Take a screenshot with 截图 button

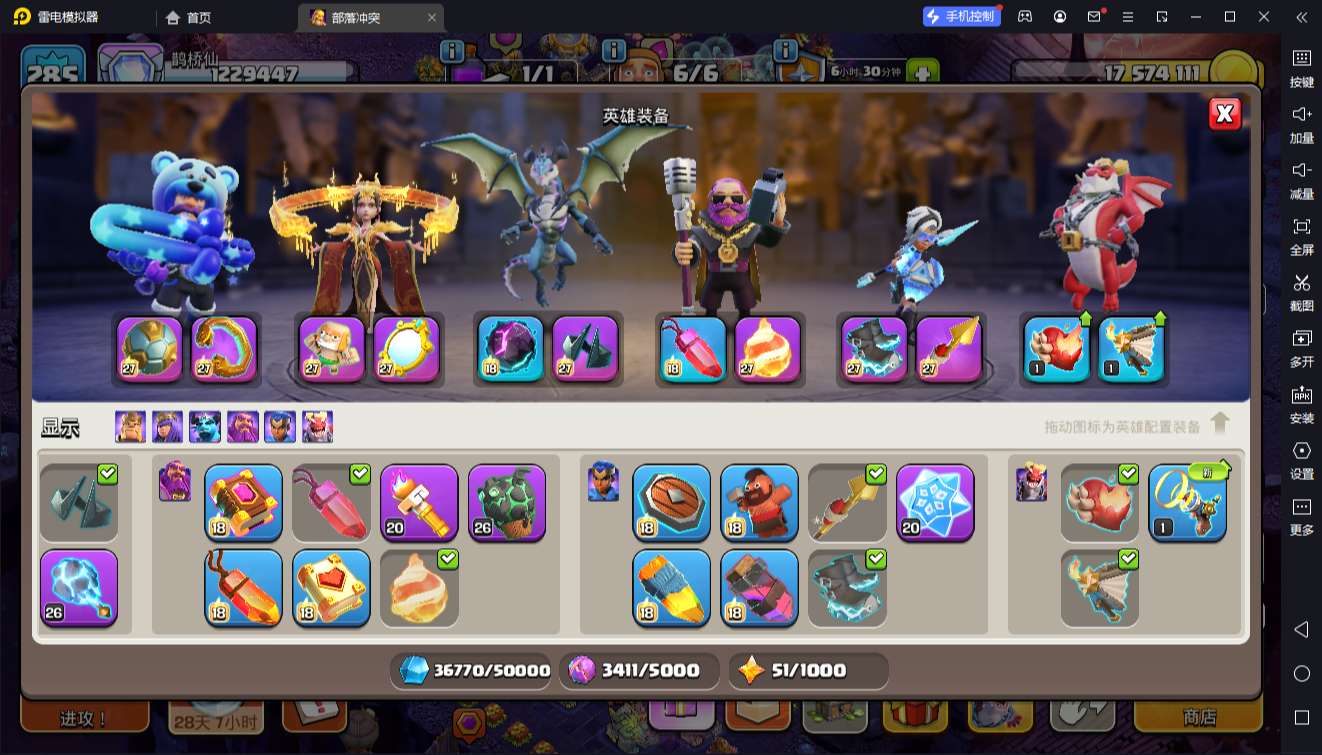1301,291
